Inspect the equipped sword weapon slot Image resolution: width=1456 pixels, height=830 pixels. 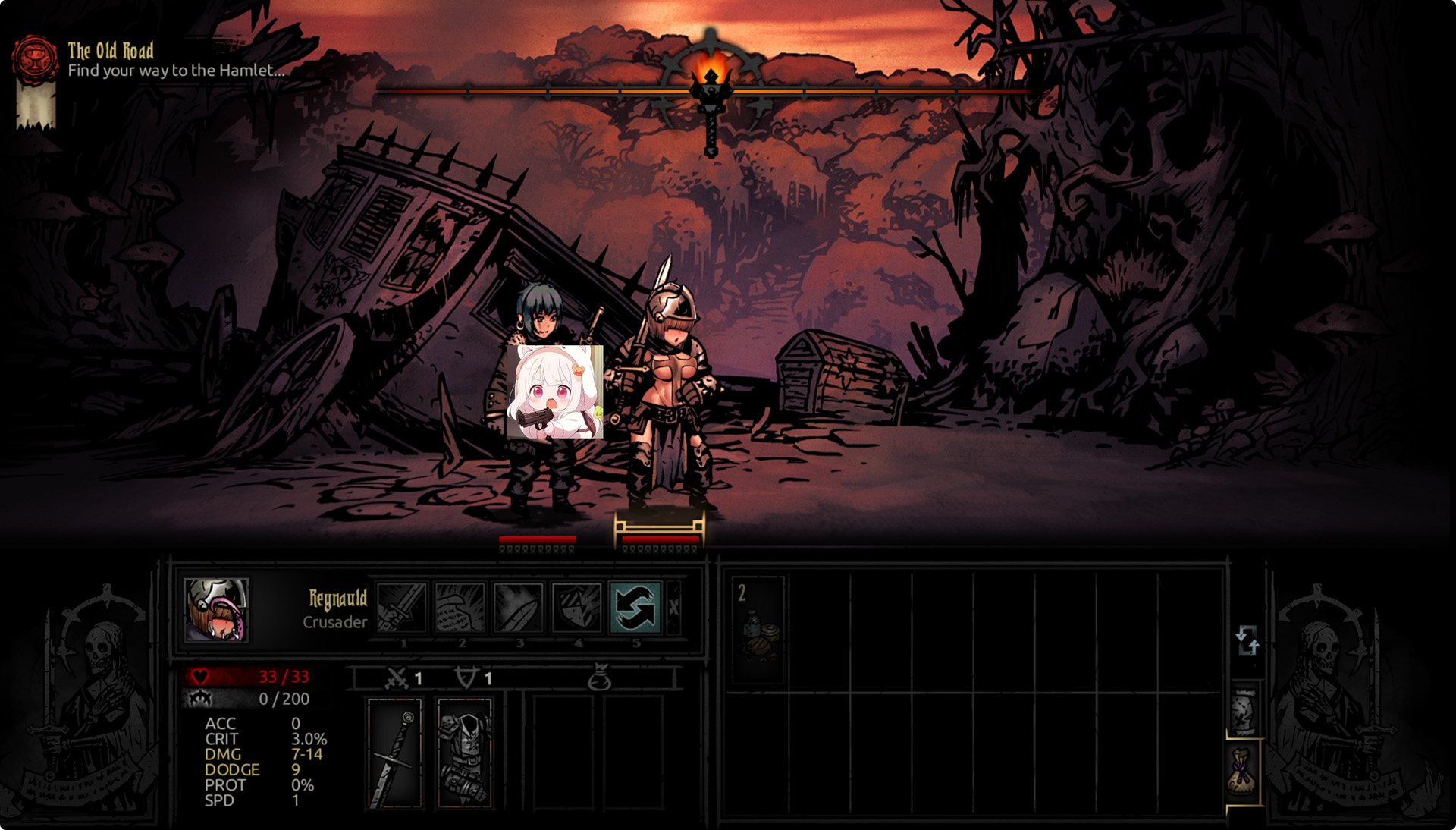394,753
